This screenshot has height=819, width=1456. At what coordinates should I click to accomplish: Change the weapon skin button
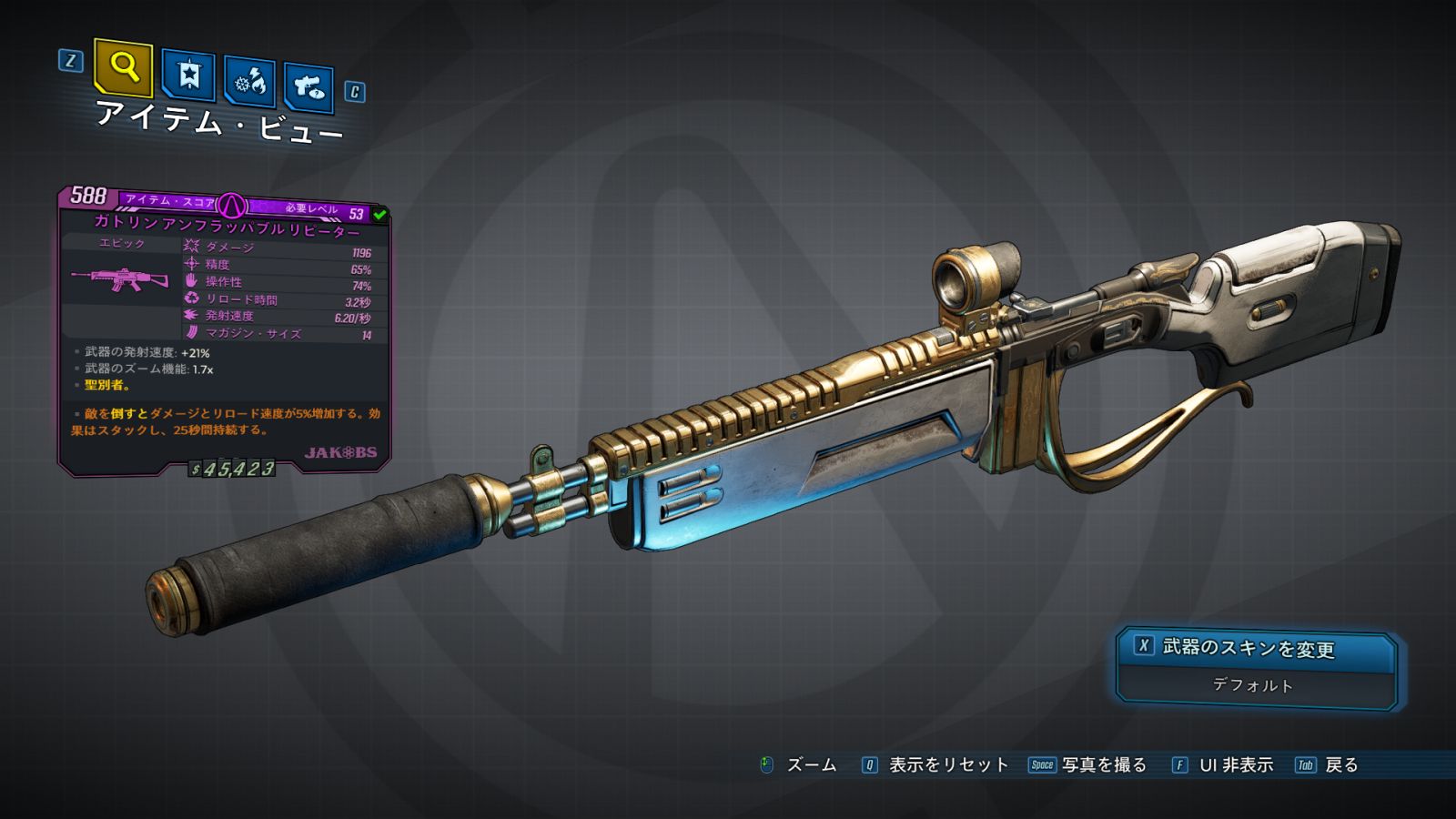coord(1256,648)
